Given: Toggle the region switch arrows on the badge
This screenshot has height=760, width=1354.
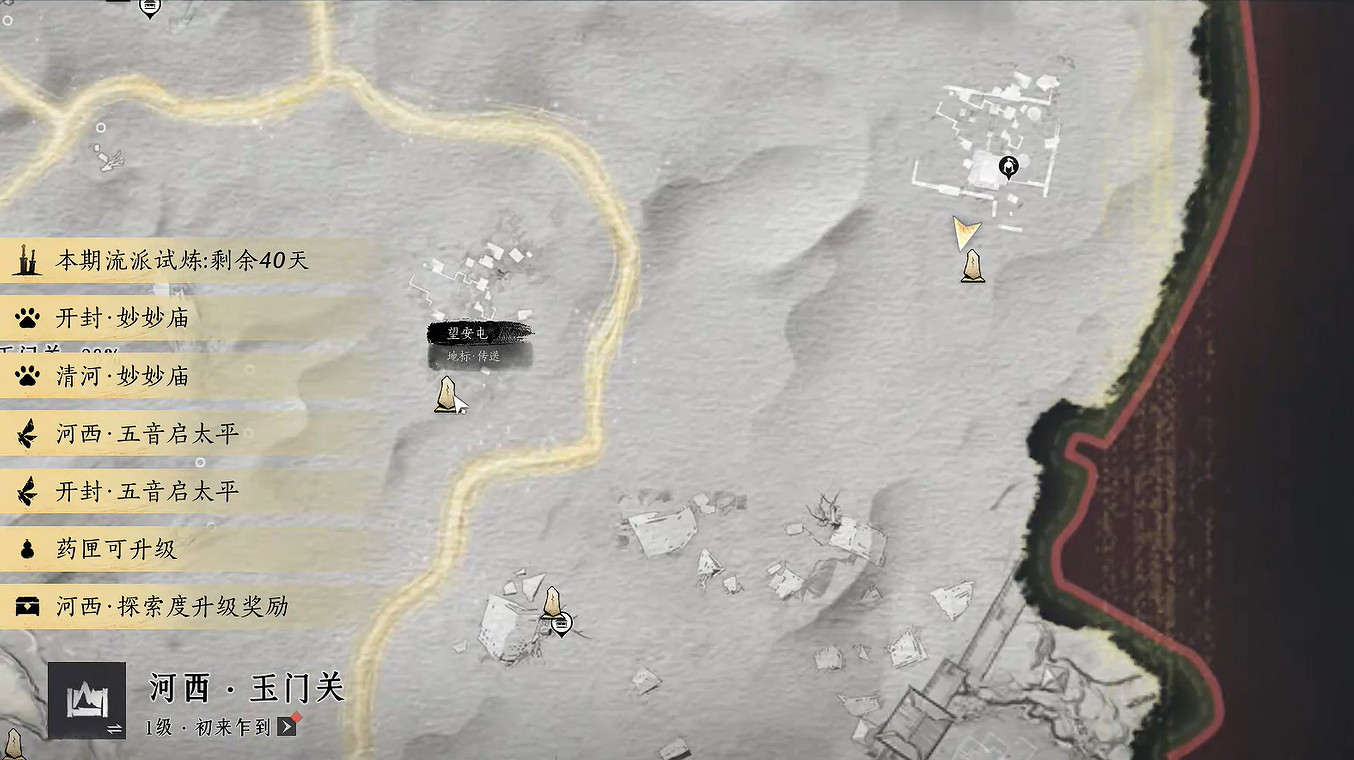Looking at the screenshot, I should (115, 727).
